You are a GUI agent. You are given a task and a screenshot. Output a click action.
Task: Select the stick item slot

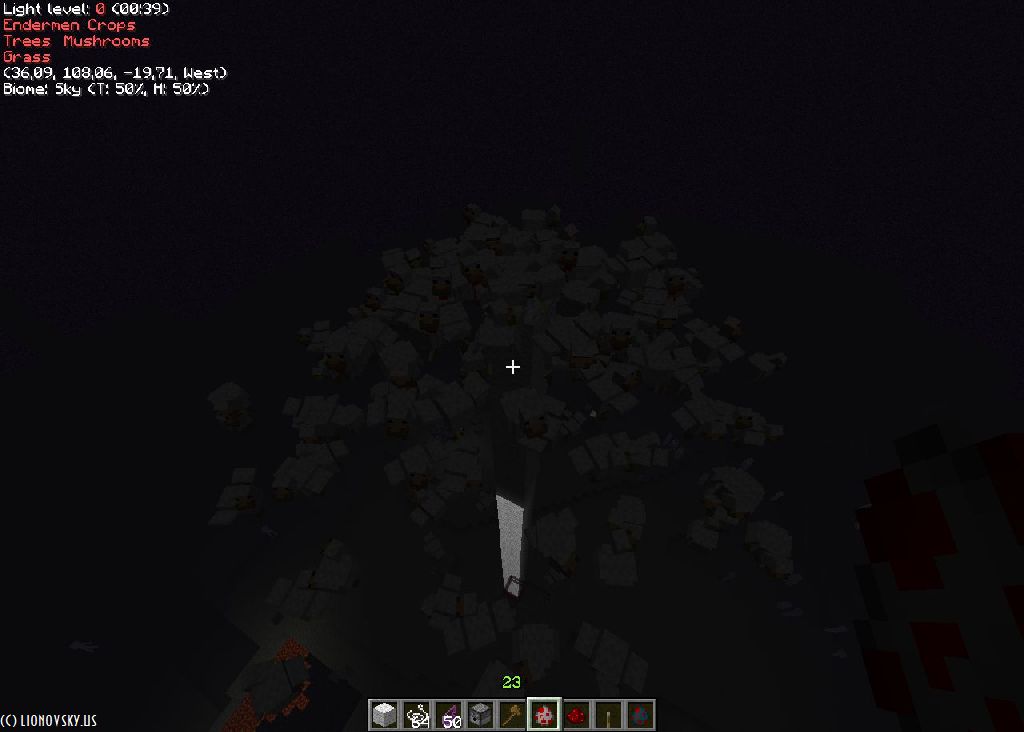608,714
